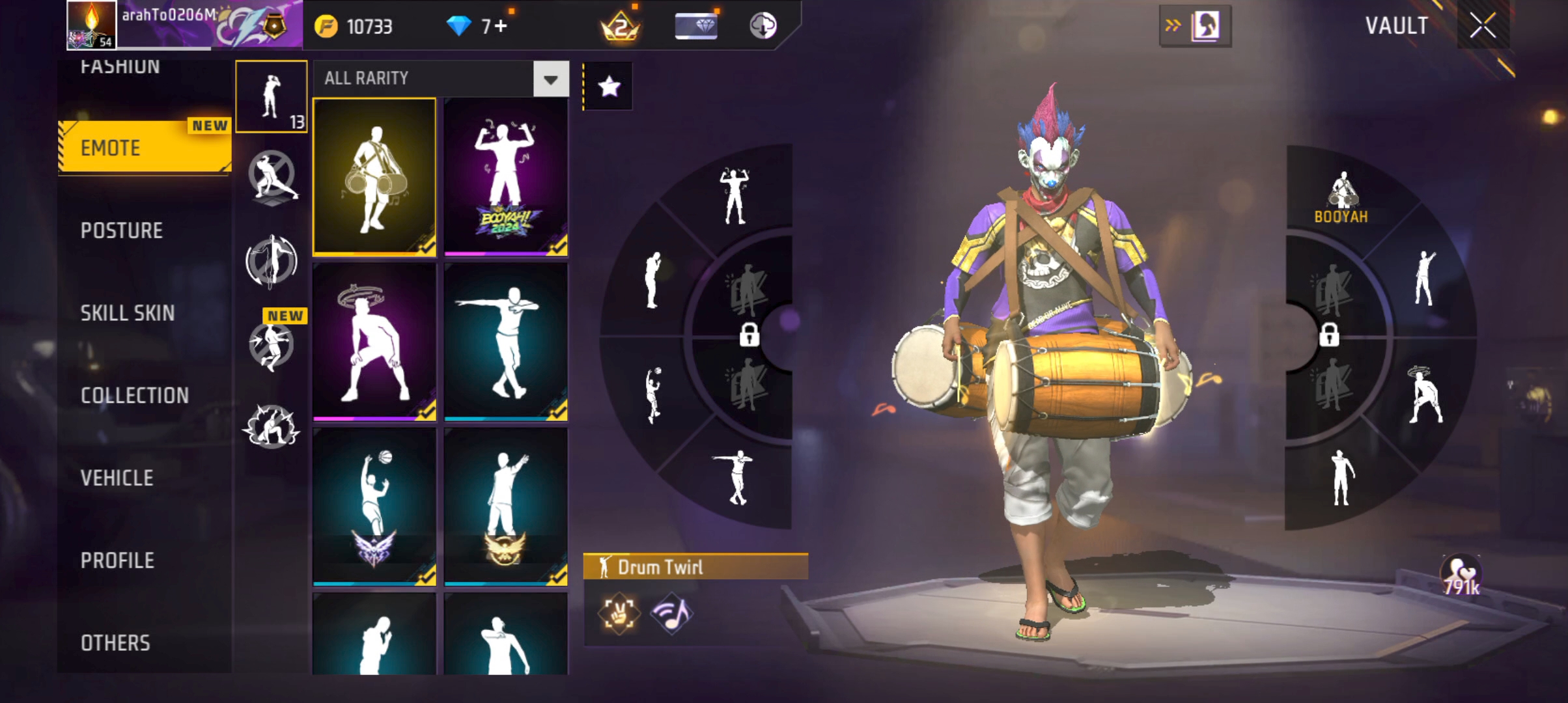1568x703 pixels.
Task: Switch to the Posture category
Action: pyautogui.click(x=122, y=230)
